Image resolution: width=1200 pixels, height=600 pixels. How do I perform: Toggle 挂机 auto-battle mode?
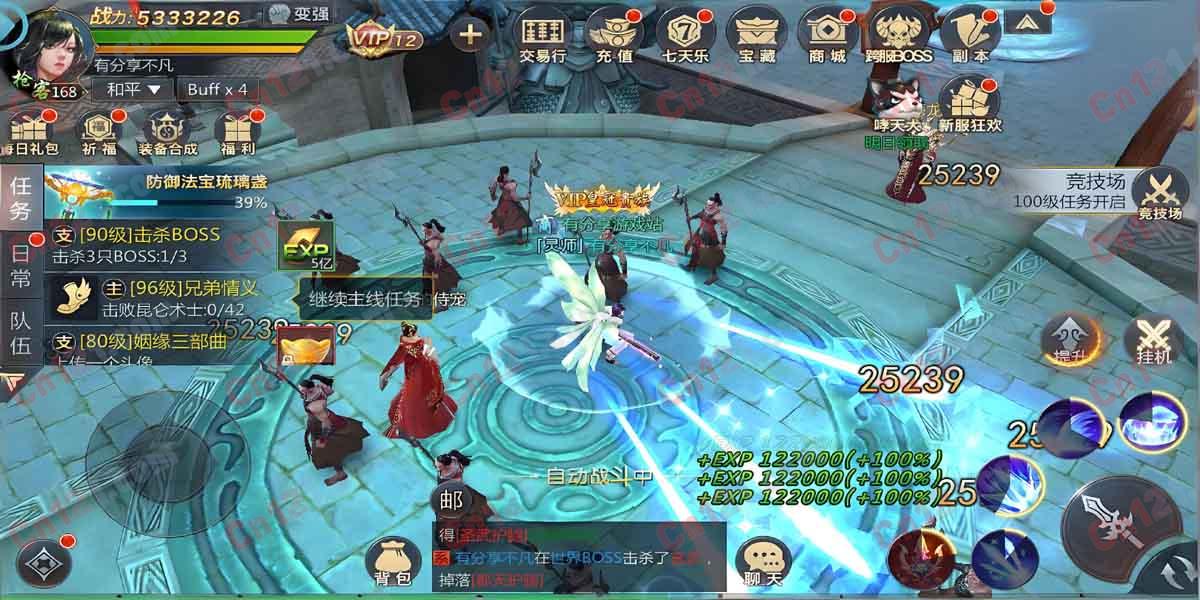[1153, 342]
